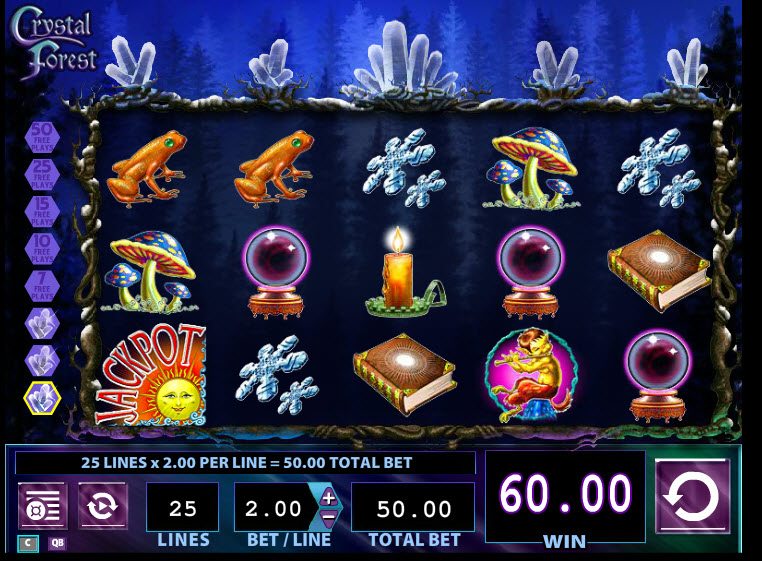
Task: Increase bet per line with plus
Action: click(x=329, y=498)
